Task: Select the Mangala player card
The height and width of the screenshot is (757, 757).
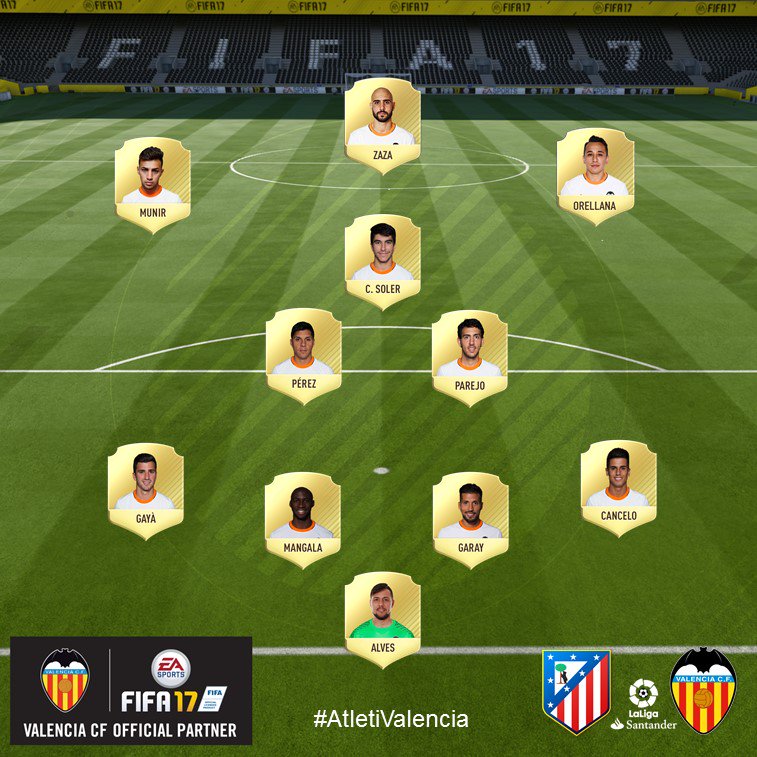Action: coord(303,518)
